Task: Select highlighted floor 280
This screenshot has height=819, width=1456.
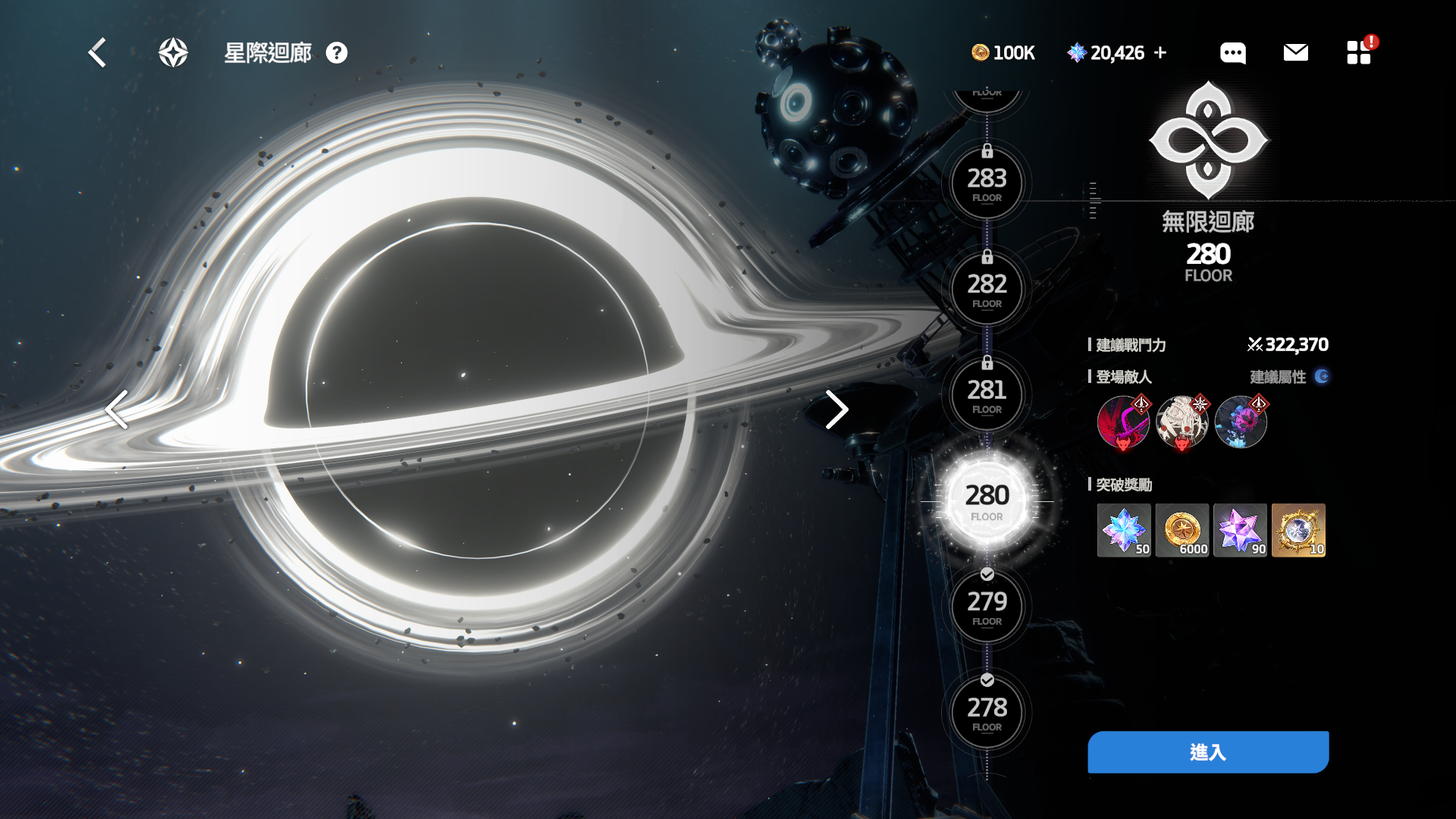Action: 987,500
